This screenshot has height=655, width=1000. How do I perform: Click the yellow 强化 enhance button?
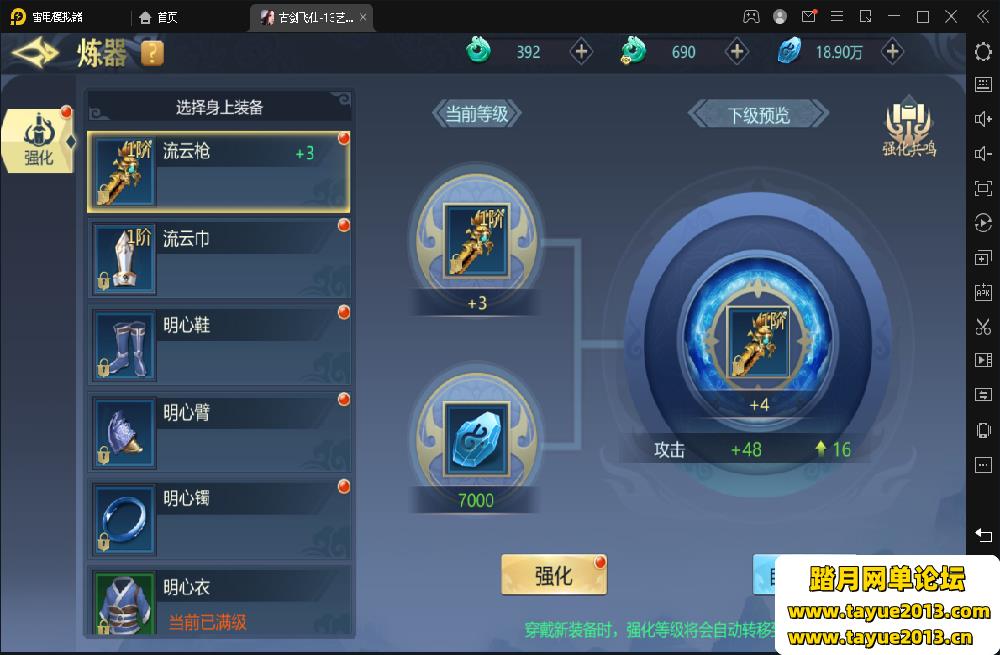553,575
